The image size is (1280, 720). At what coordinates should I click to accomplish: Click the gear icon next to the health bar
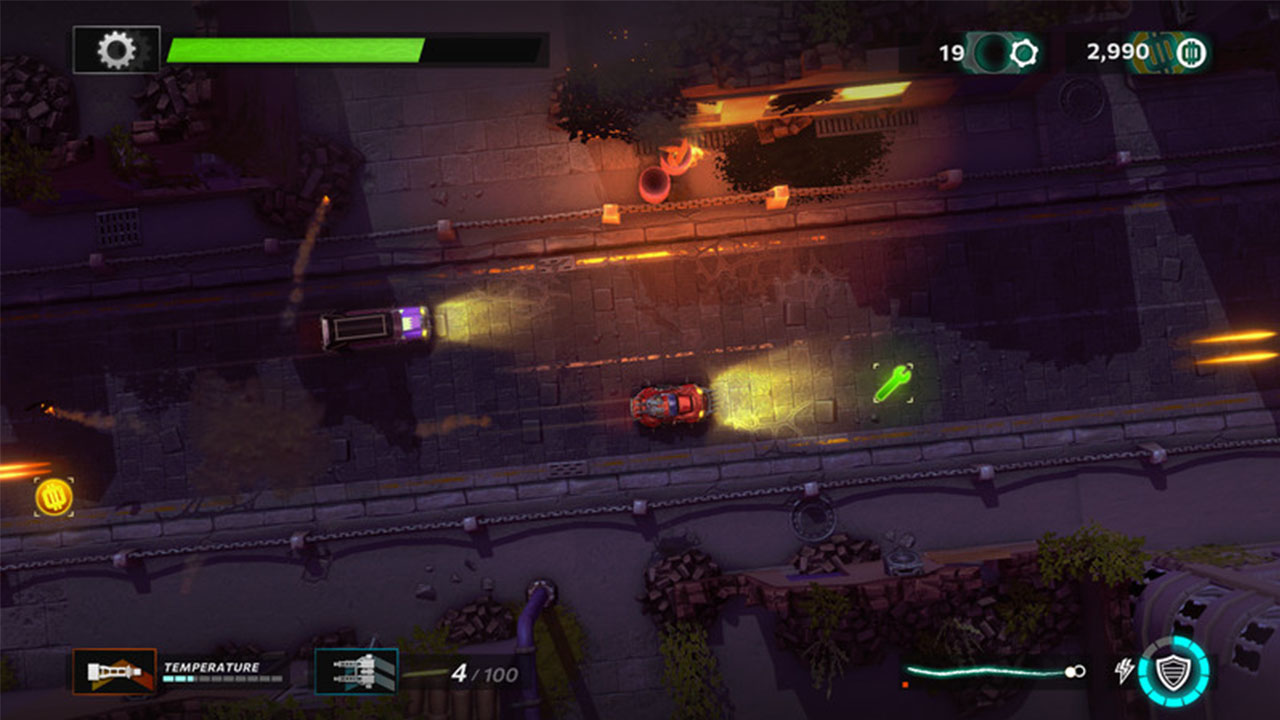[x=117, y=45]
